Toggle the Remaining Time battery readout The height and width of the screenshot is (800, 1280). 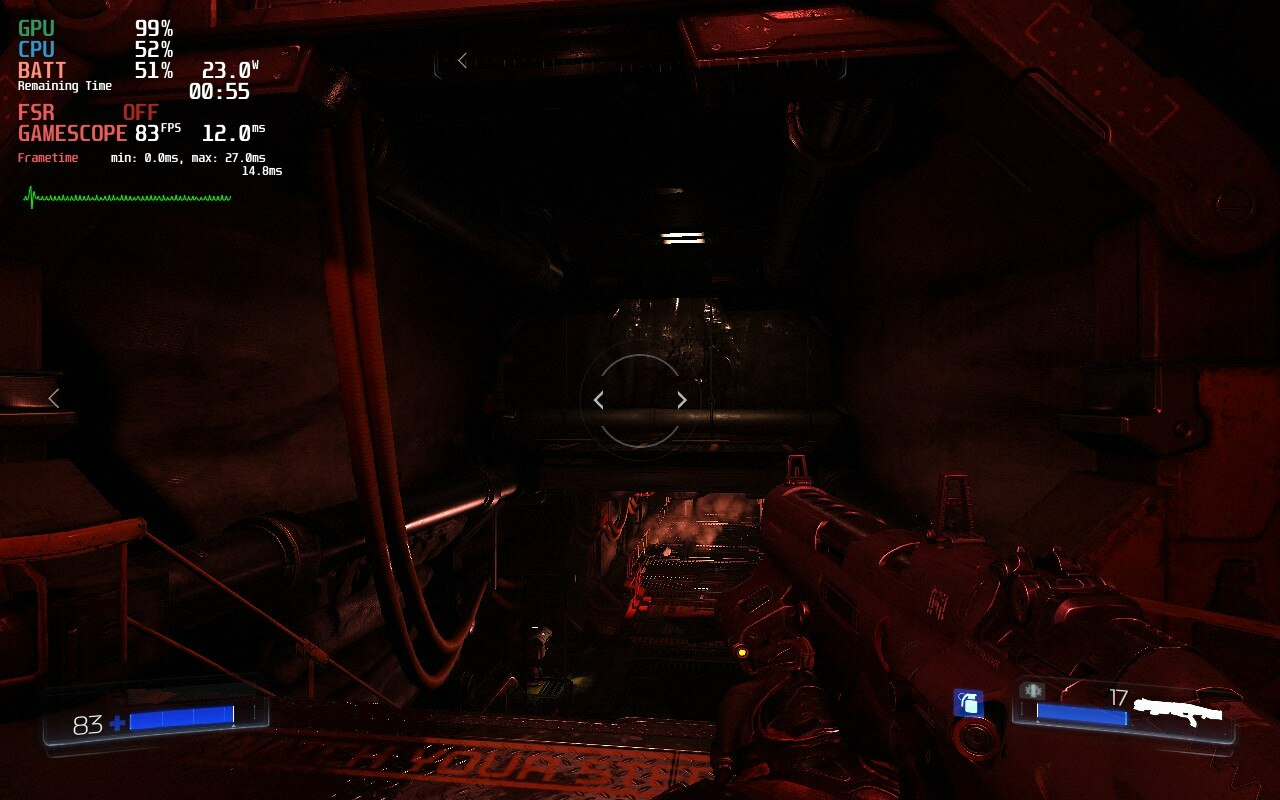(x=63, y=85)
